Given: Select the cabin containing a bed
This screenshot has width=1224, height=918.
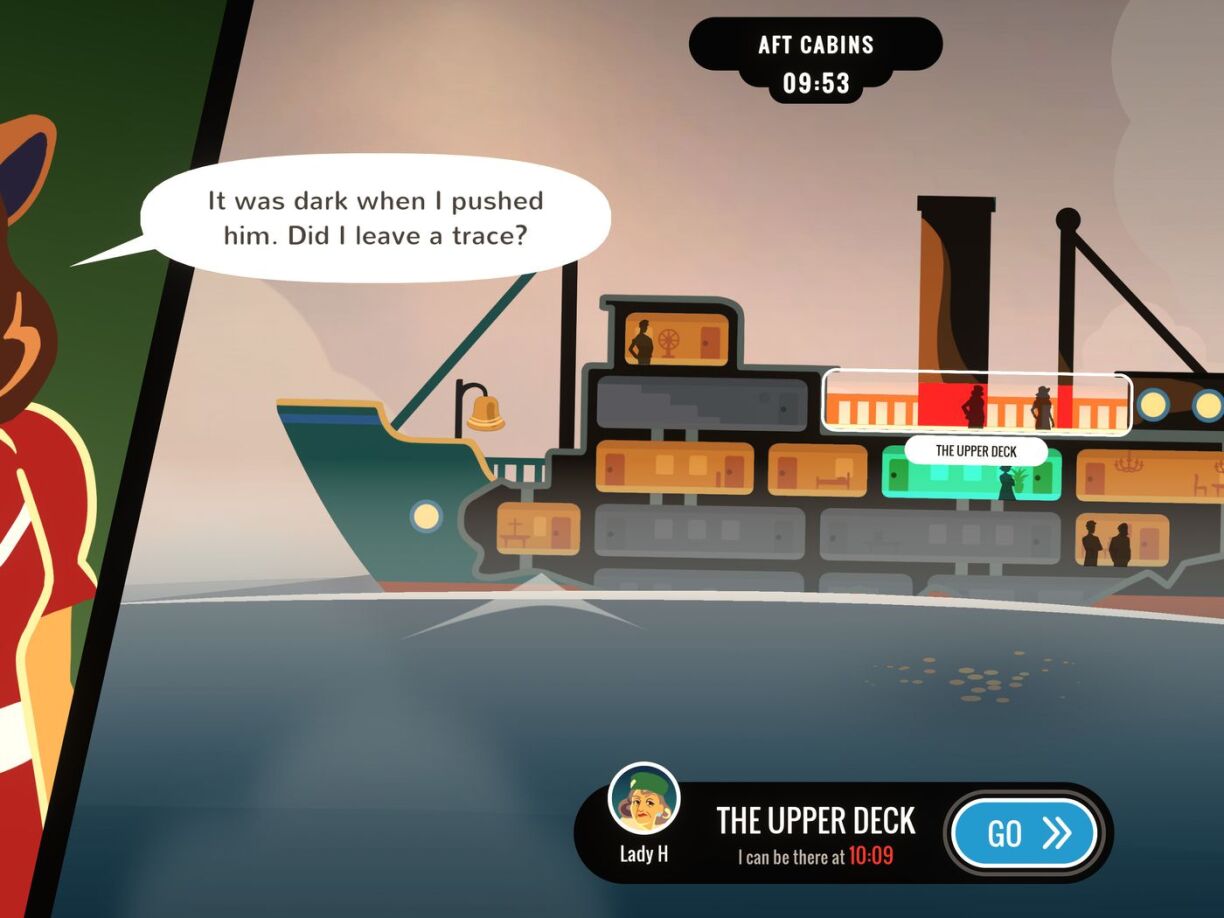Looking at the screenshot, I should 818,470.
